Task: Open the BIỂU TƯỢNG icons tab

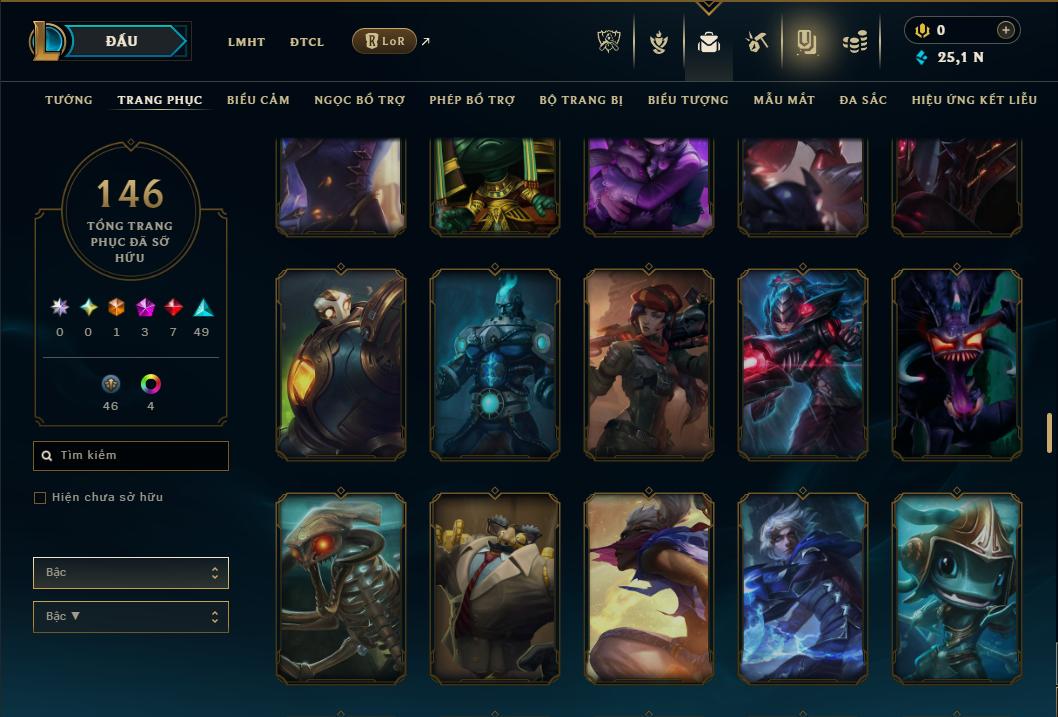Action: pyautogui.click(x=688, y=100)
